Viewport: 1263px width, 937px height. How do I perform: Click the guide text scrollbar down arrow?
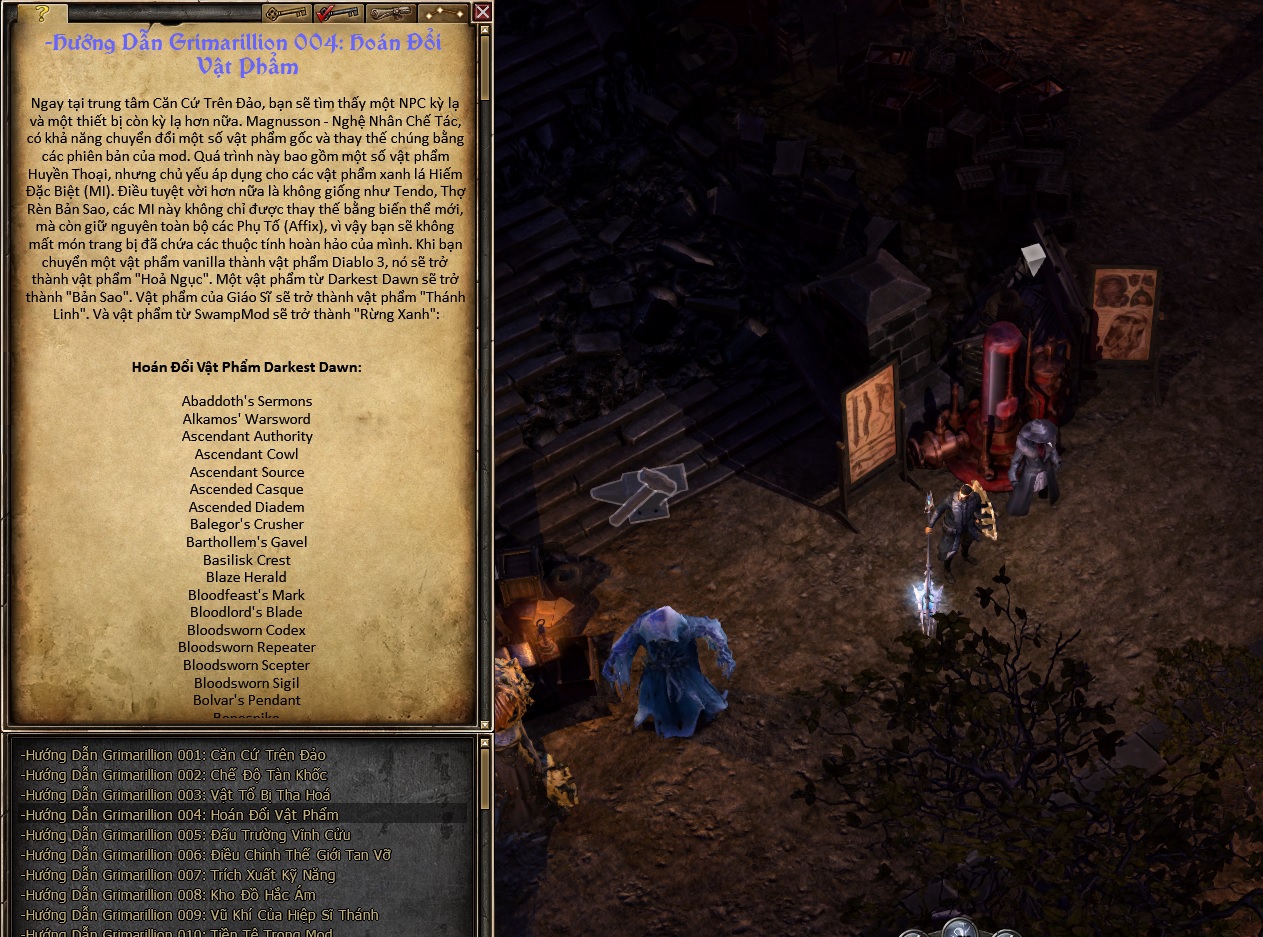(485, 723)
